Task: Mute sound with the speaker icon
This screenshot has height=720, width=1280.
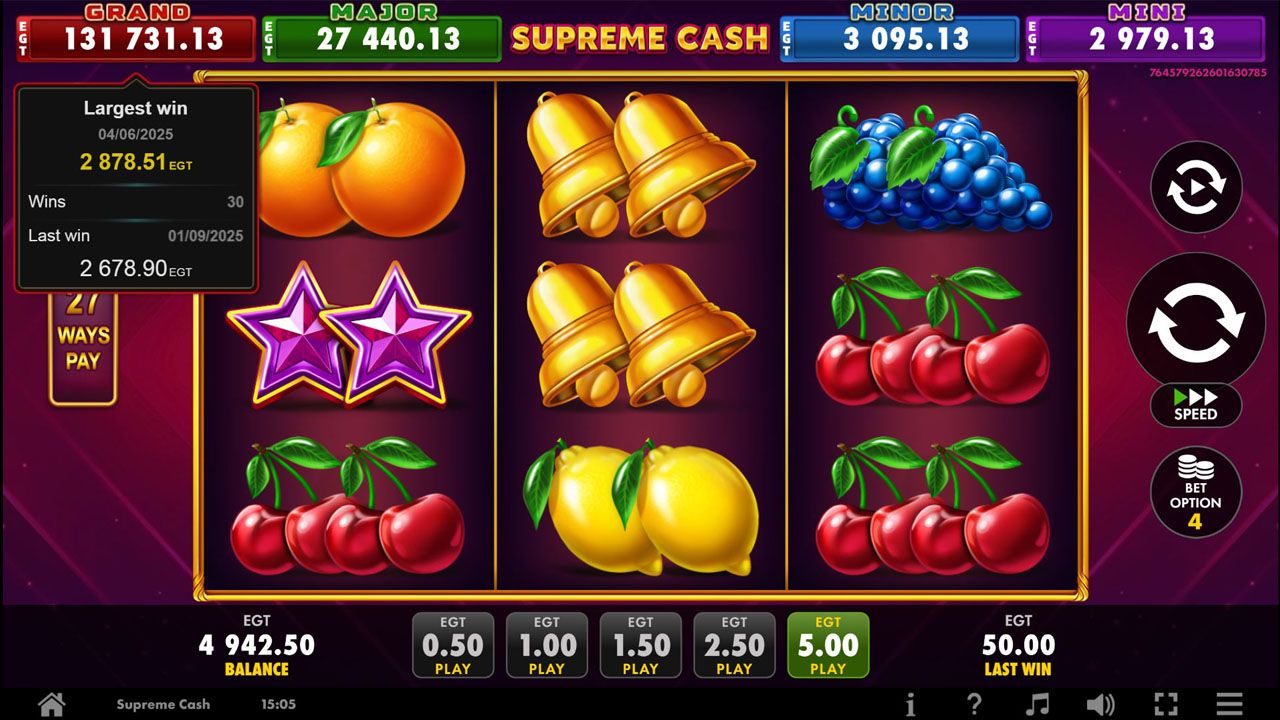Action: click(x=1101, y=704)
